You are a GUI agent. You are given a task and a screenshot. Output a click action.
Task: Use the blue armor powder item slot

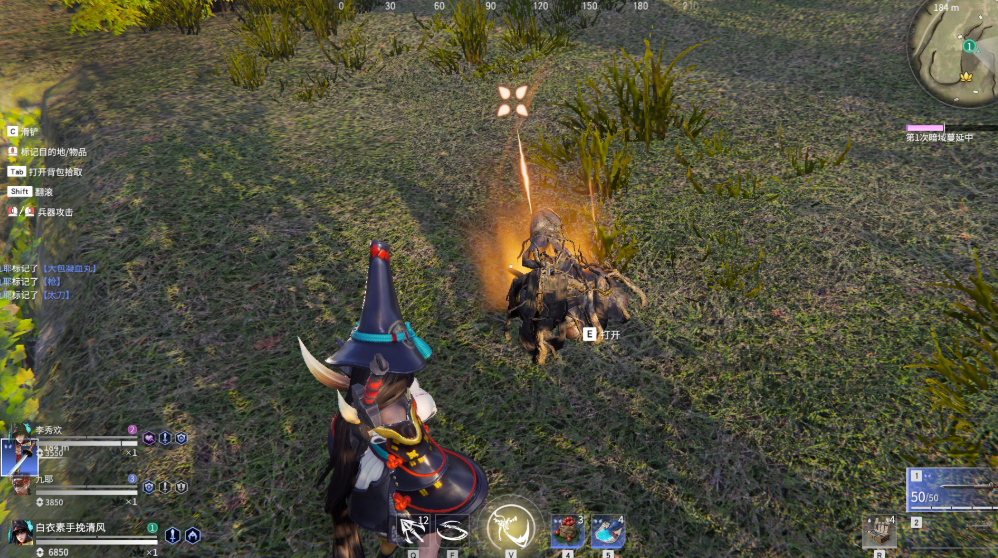click(x=607, y=531)
